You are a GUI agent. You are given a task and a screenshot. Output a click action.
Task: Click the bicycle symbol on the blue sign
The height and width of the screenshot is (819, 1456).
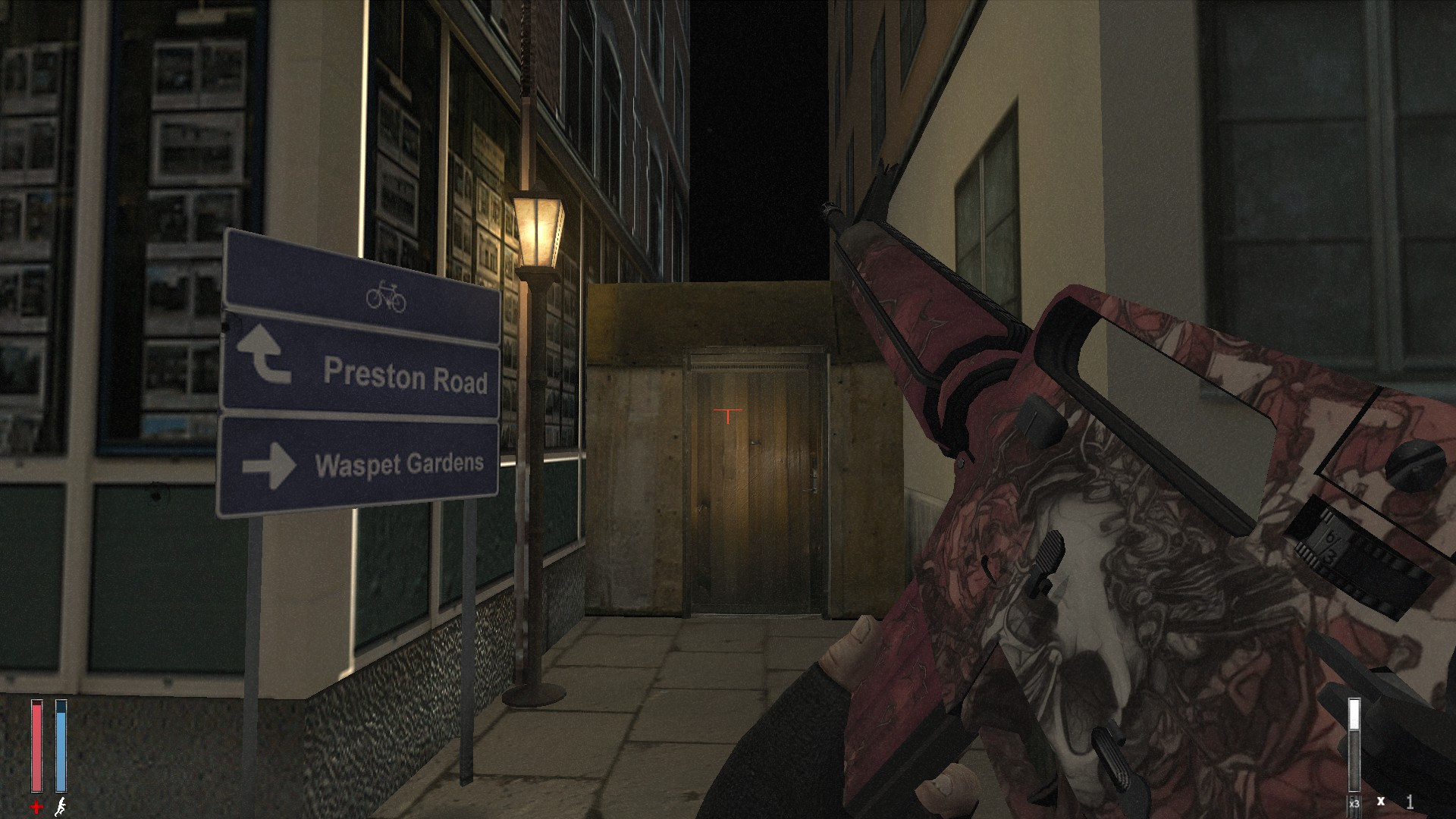388,297
